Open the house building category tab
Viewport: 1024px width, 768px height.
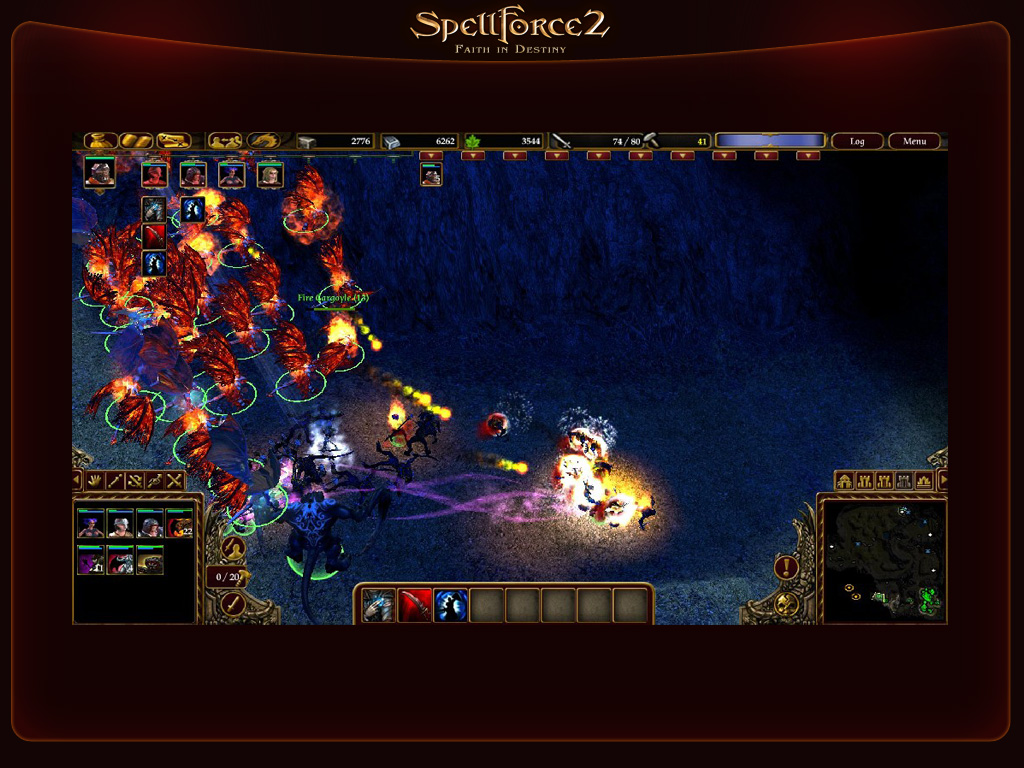click(x=844, y=481)
